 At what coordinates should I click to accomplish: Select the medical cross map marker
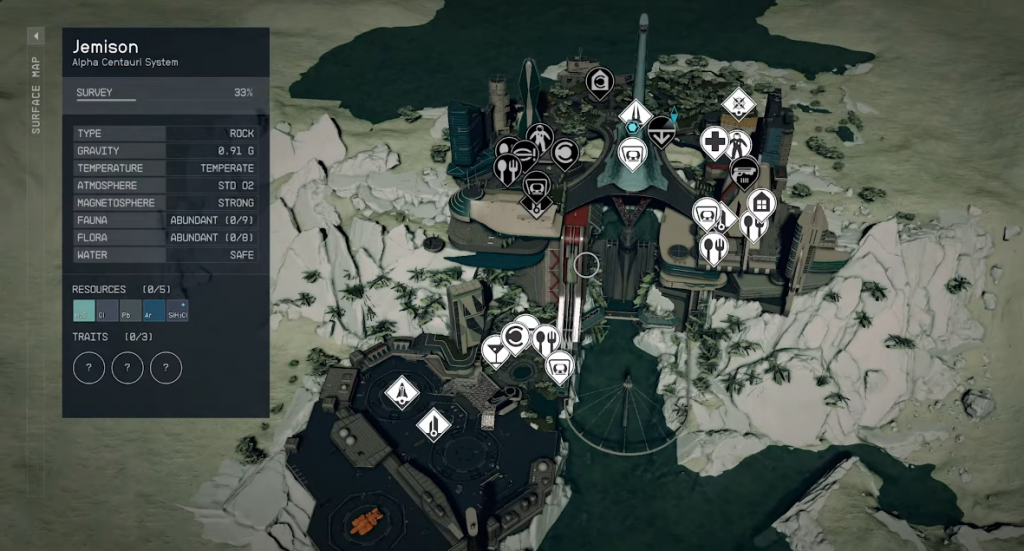713,142
